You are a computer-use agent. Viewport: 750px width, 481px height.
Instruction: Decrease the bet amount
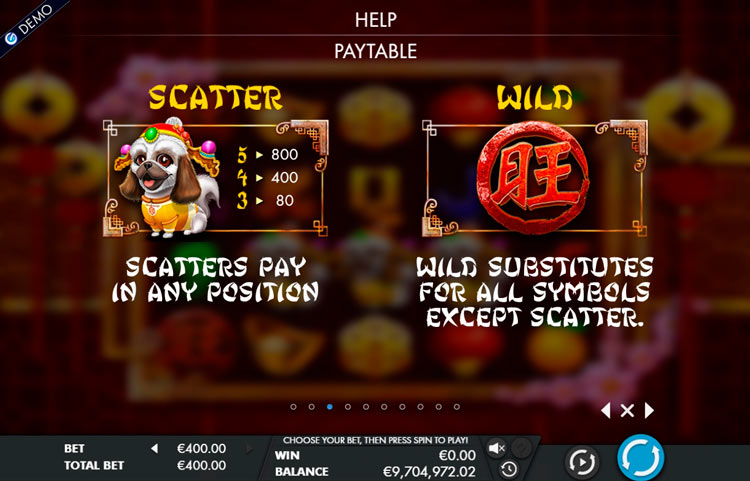click(154, 449)
